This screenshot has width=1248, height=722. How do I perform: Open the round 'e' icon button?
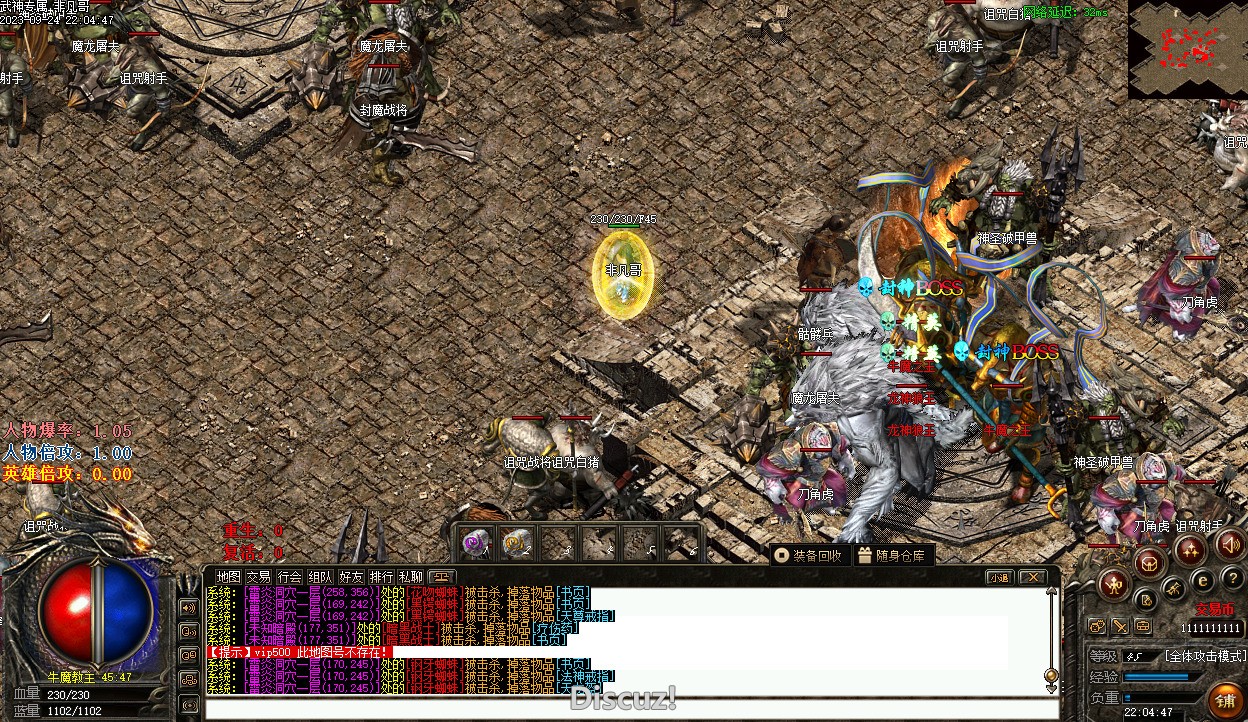[1203, 579]
